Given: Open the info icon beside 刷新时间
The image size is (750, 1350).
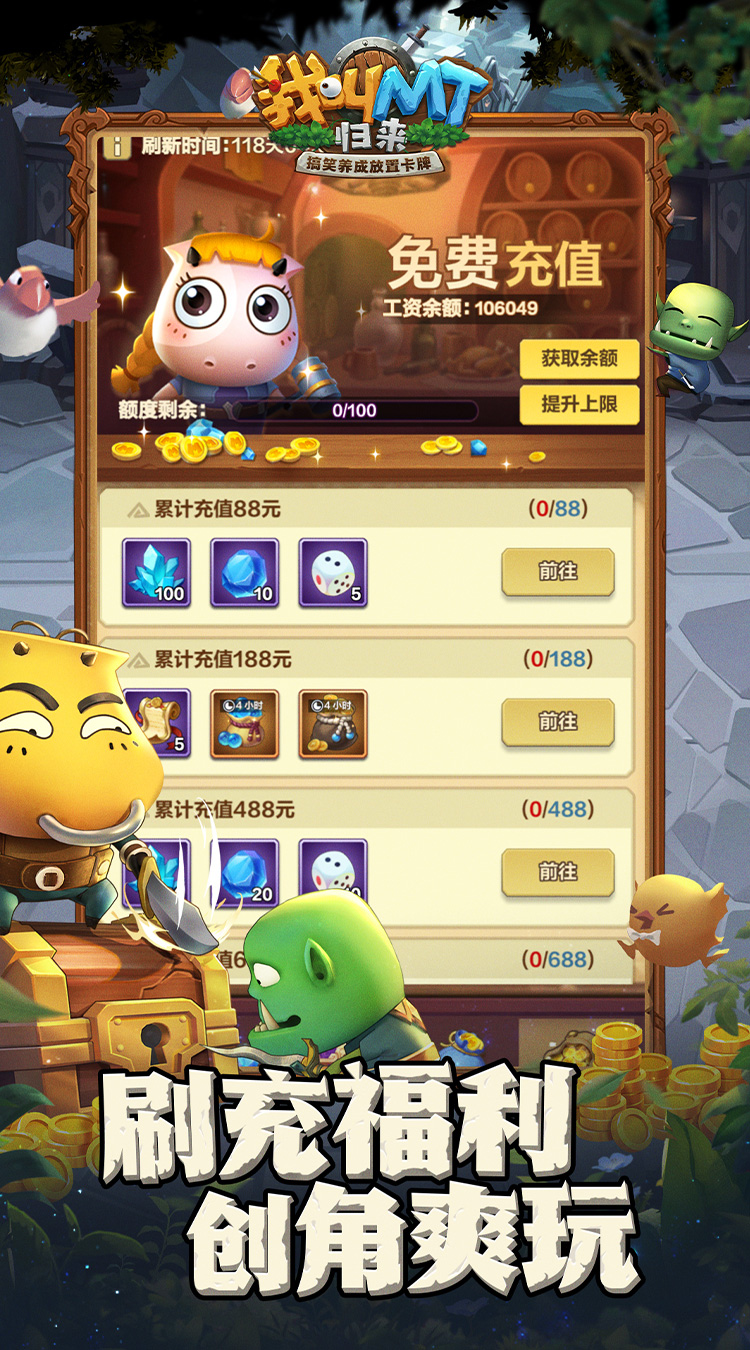Looking at the screenshot, I should pos(118,146).
